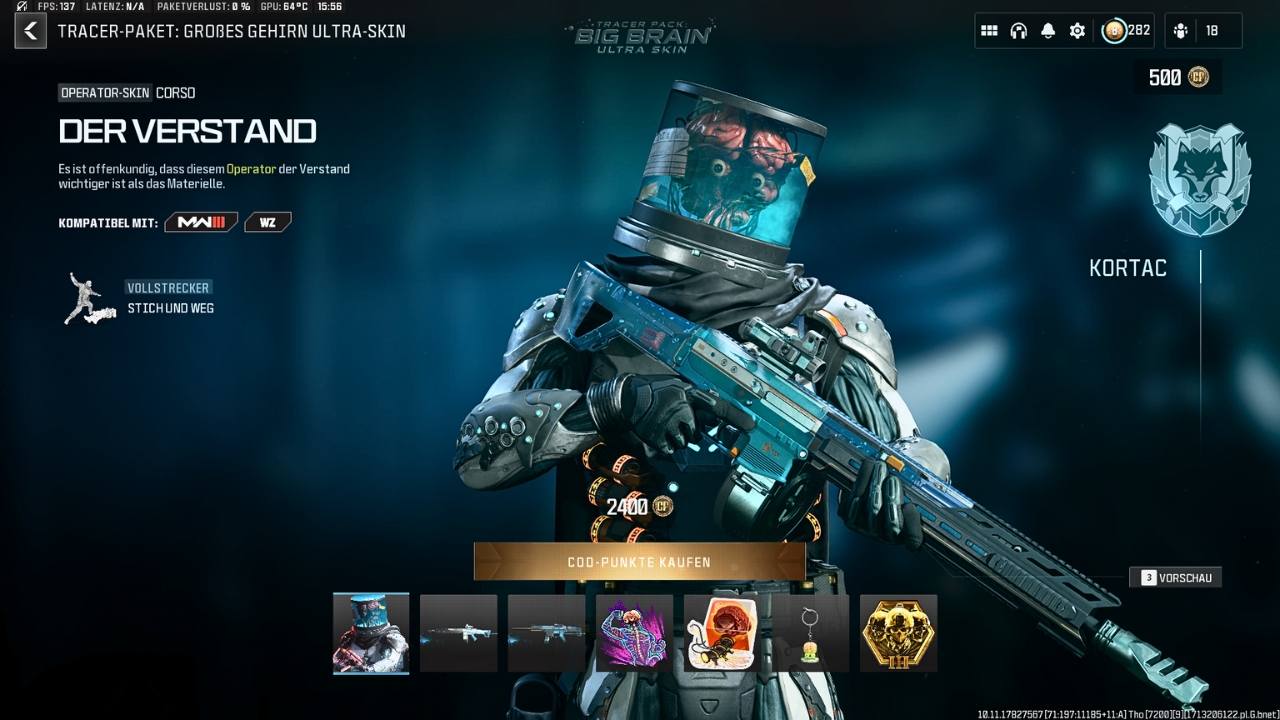Select the brain-jar operator skin thumbnail
This screenshot has width=1280, height=720.
tap(371, 633)
